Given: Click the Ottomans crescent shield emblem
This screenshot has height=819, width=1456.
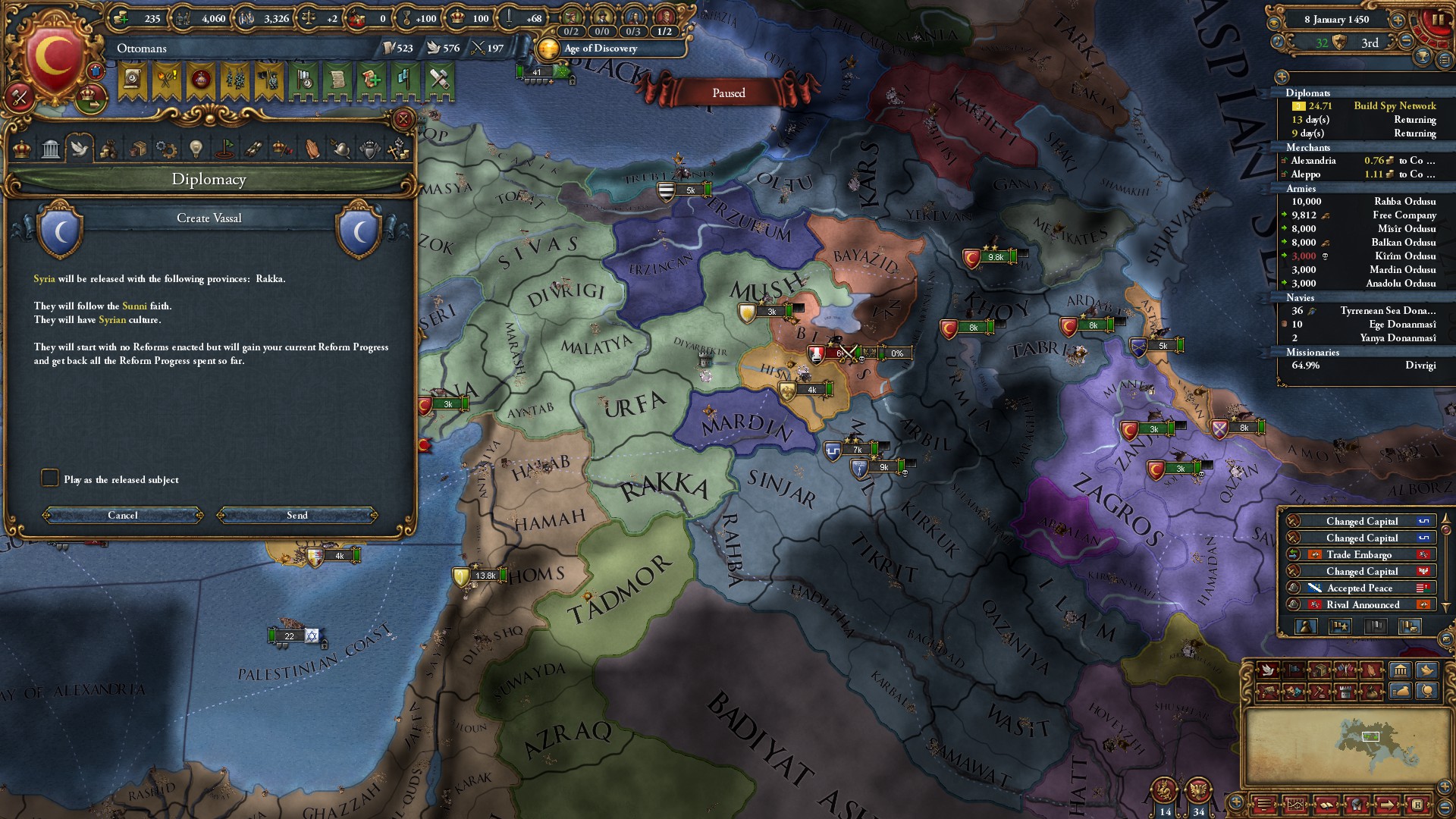Looking at the screenshot, I should click(x=53, y=57).
